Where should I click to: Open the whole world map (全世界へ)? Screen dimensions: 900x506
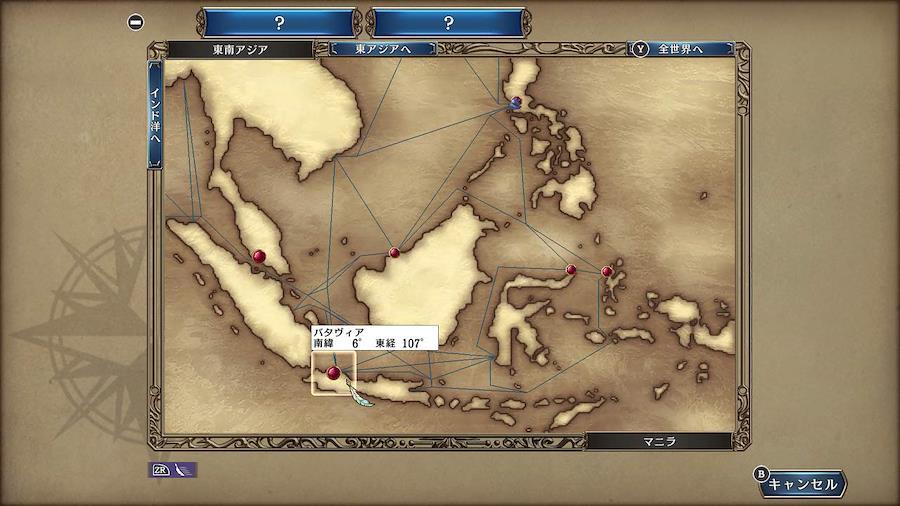coord(680,48)
